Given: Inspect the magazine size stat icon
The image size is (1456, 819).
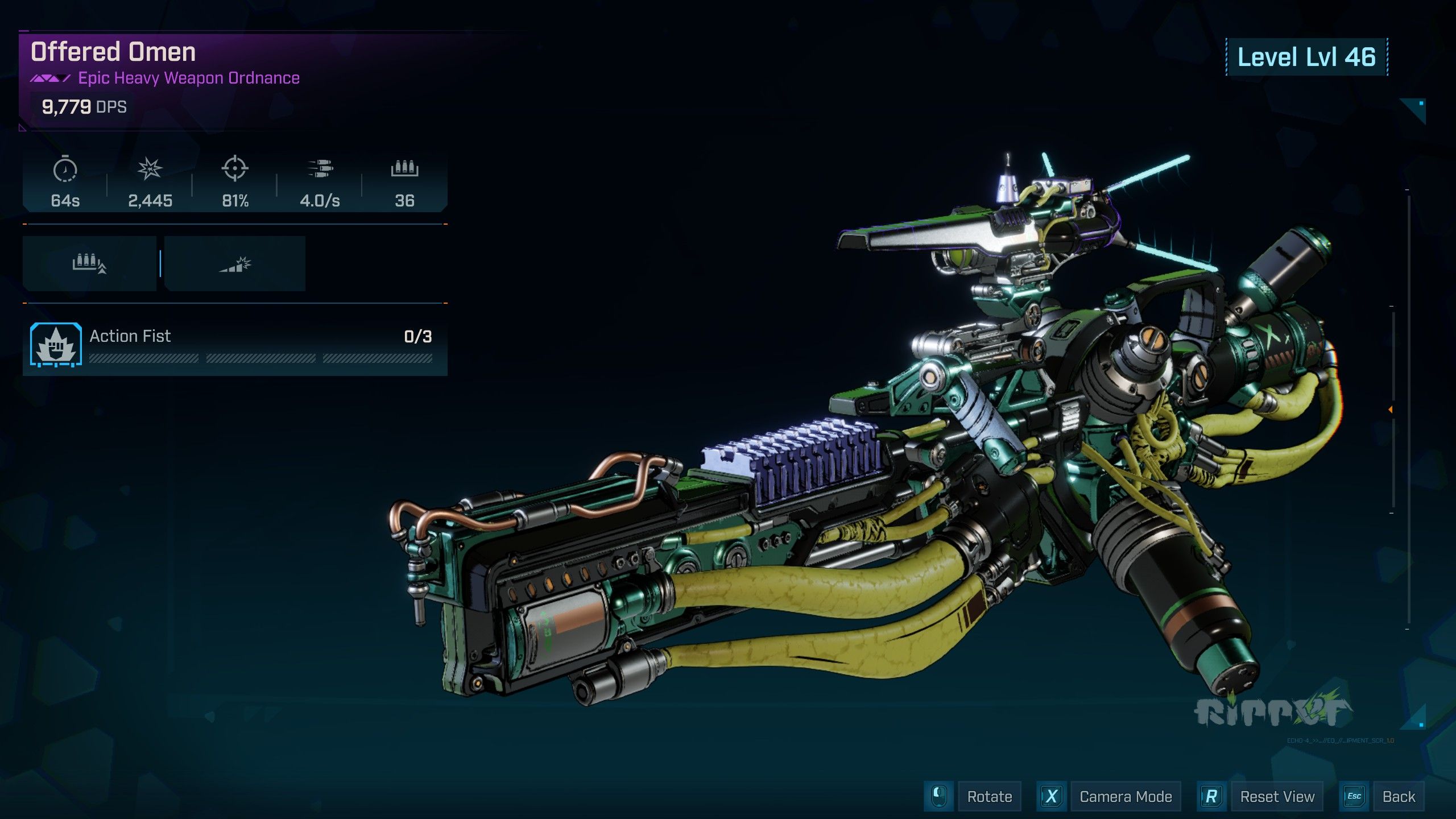Looking at the screenshot, I should [x=404, y=169].
